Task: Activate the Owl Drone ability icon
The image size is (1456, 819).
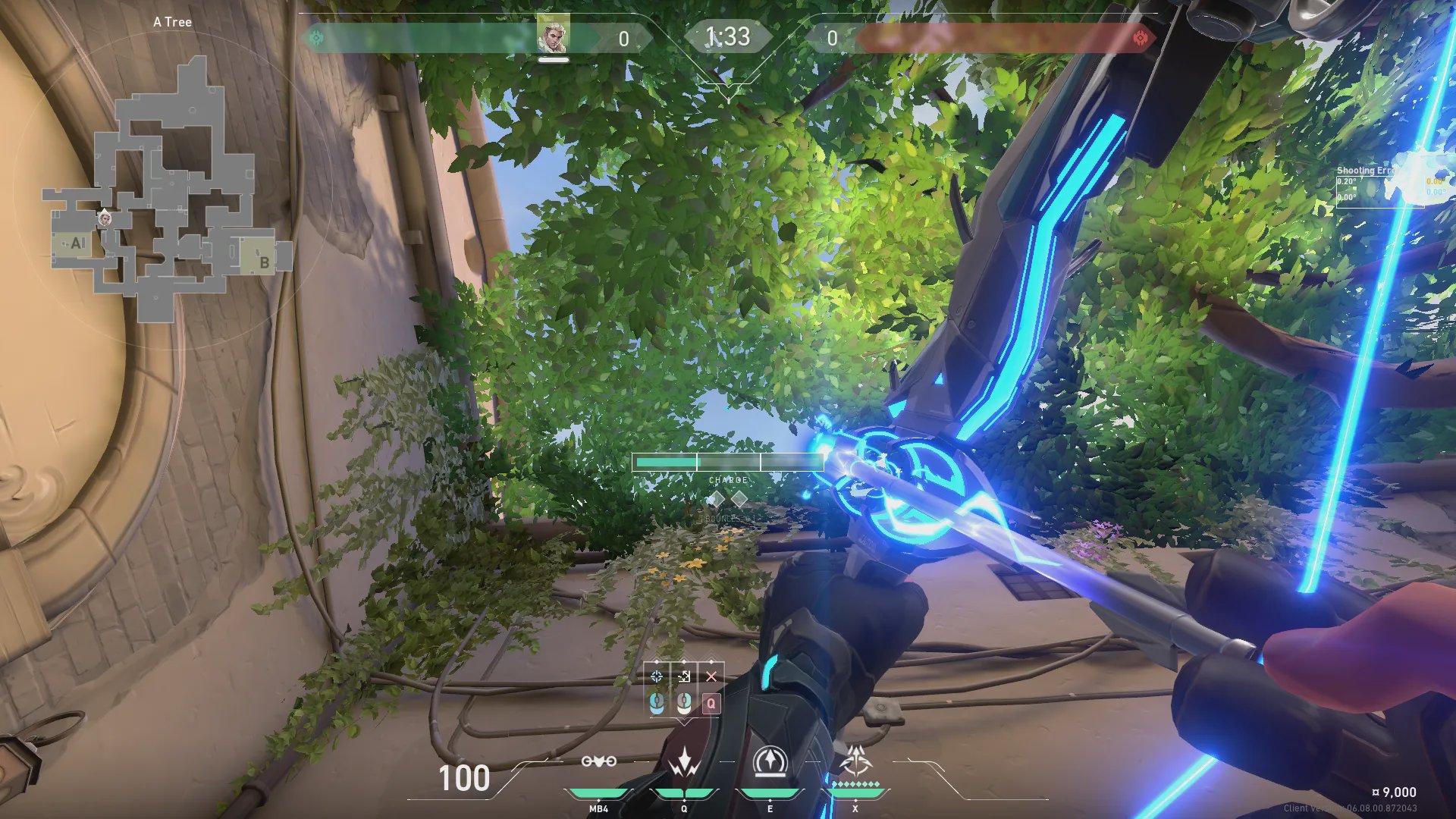Action: click(598, 761)
